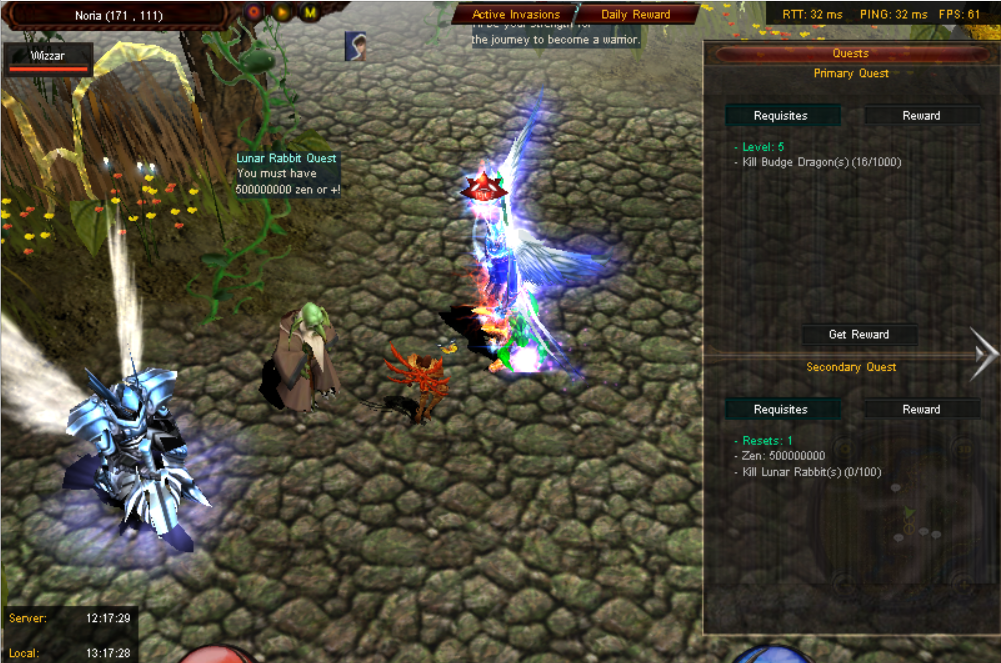Open the yellow M round icon
This screenshot has width=1001, height=663.
tap(310, 13)
